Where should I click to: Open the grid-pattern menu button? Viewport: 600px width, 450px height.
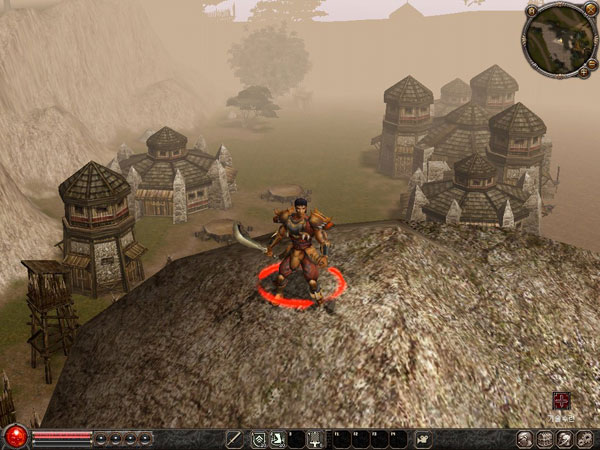click(545, 438)
